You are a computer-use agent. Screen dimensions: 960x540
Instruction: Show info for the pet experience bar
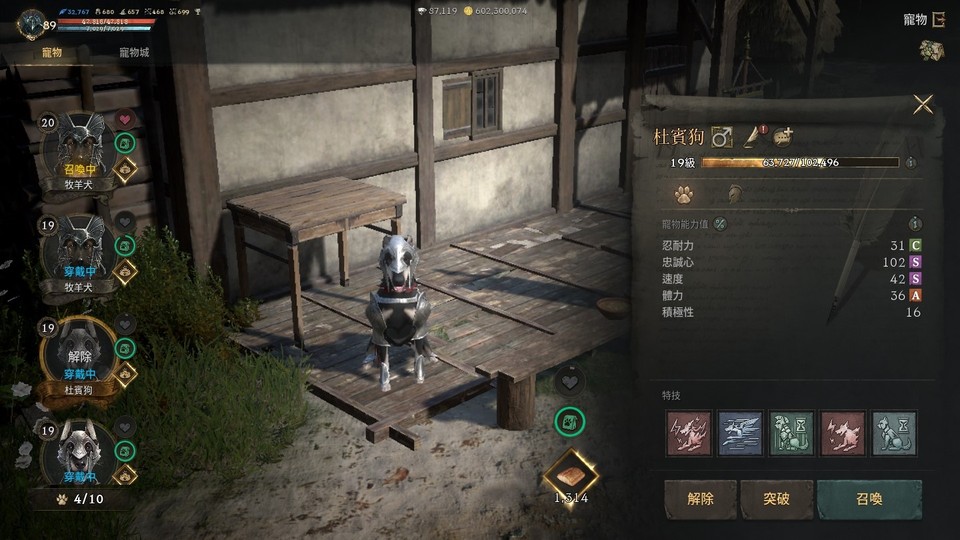pyautogui.click(x=910, y=162)
